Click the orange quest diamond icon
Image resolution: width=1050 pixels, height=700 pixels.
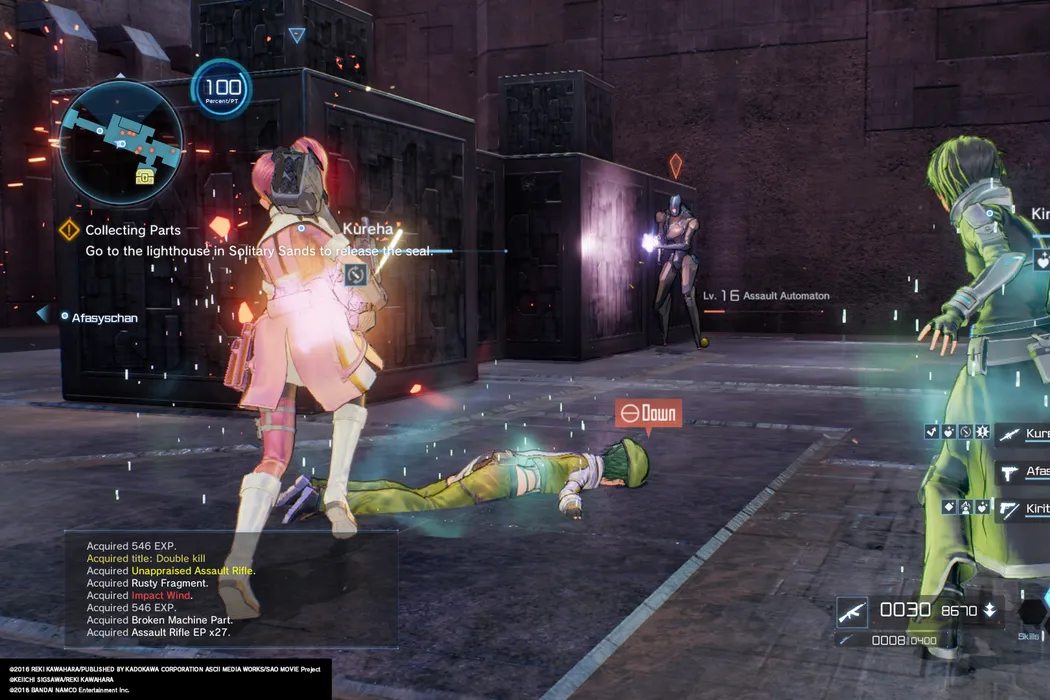(69, 230)
